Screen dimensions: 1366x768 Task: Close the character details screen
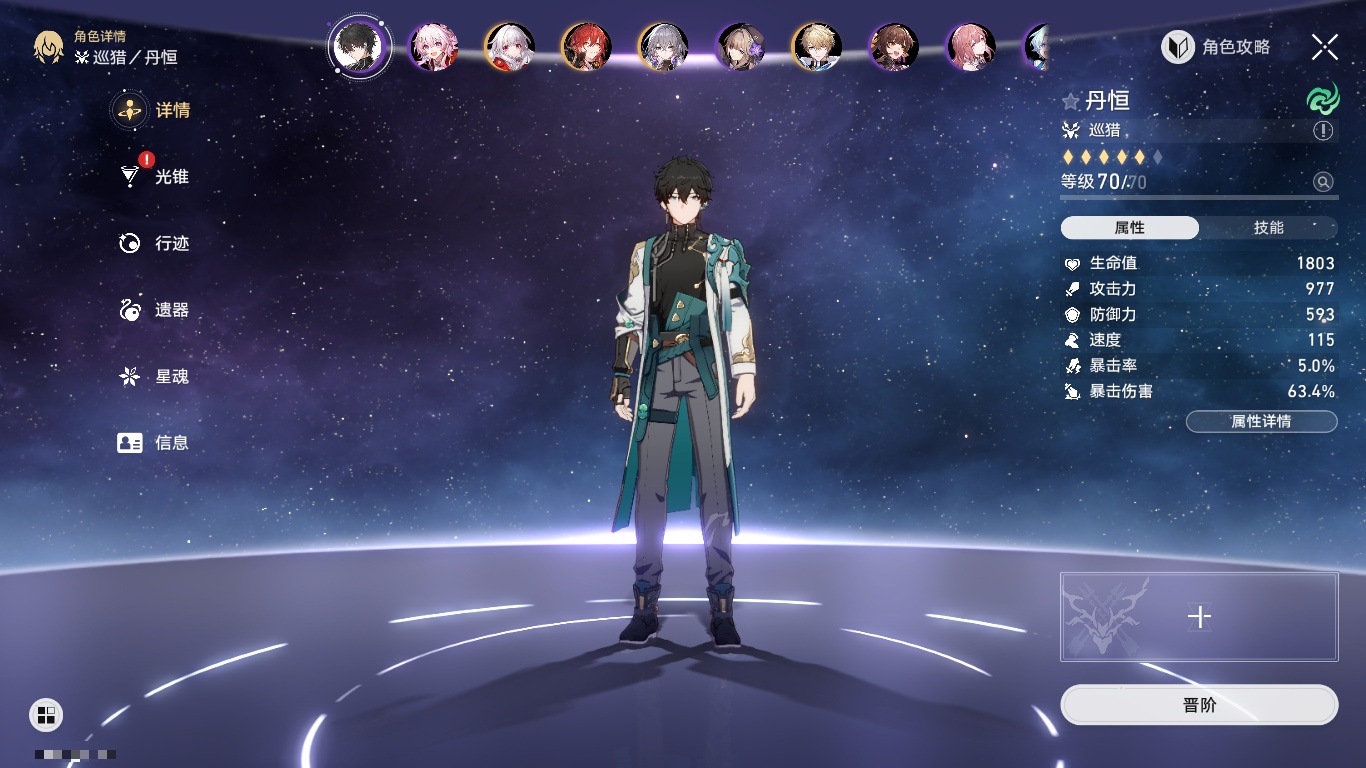click(x=1325, y=46)
